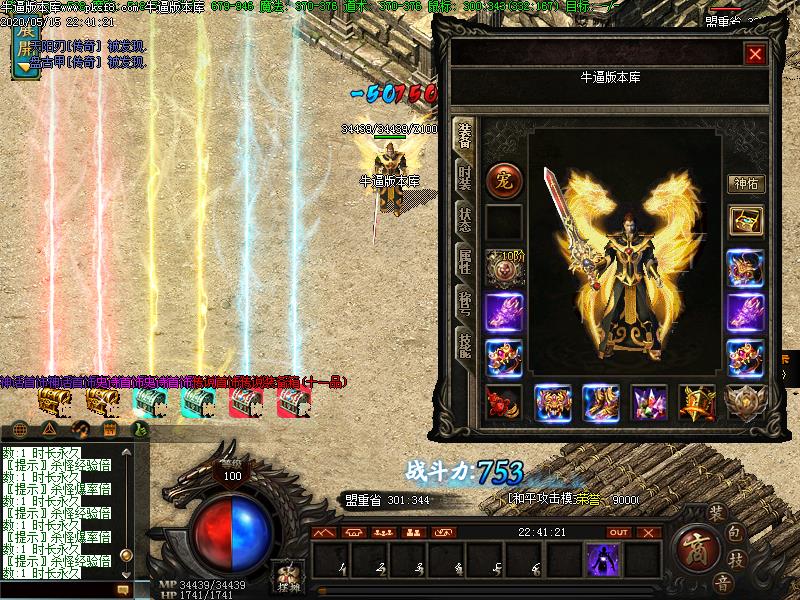Select the golden boots equipment slot
The height and width of the screenshot is (600, 800).
[x=601, y=402]
